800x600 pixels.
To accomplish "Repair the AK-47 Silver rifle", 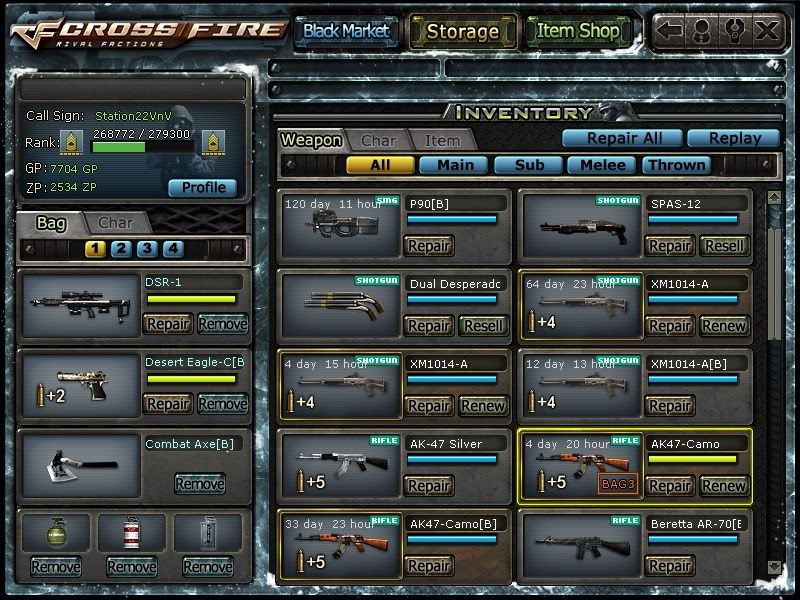I will point(428,486).
